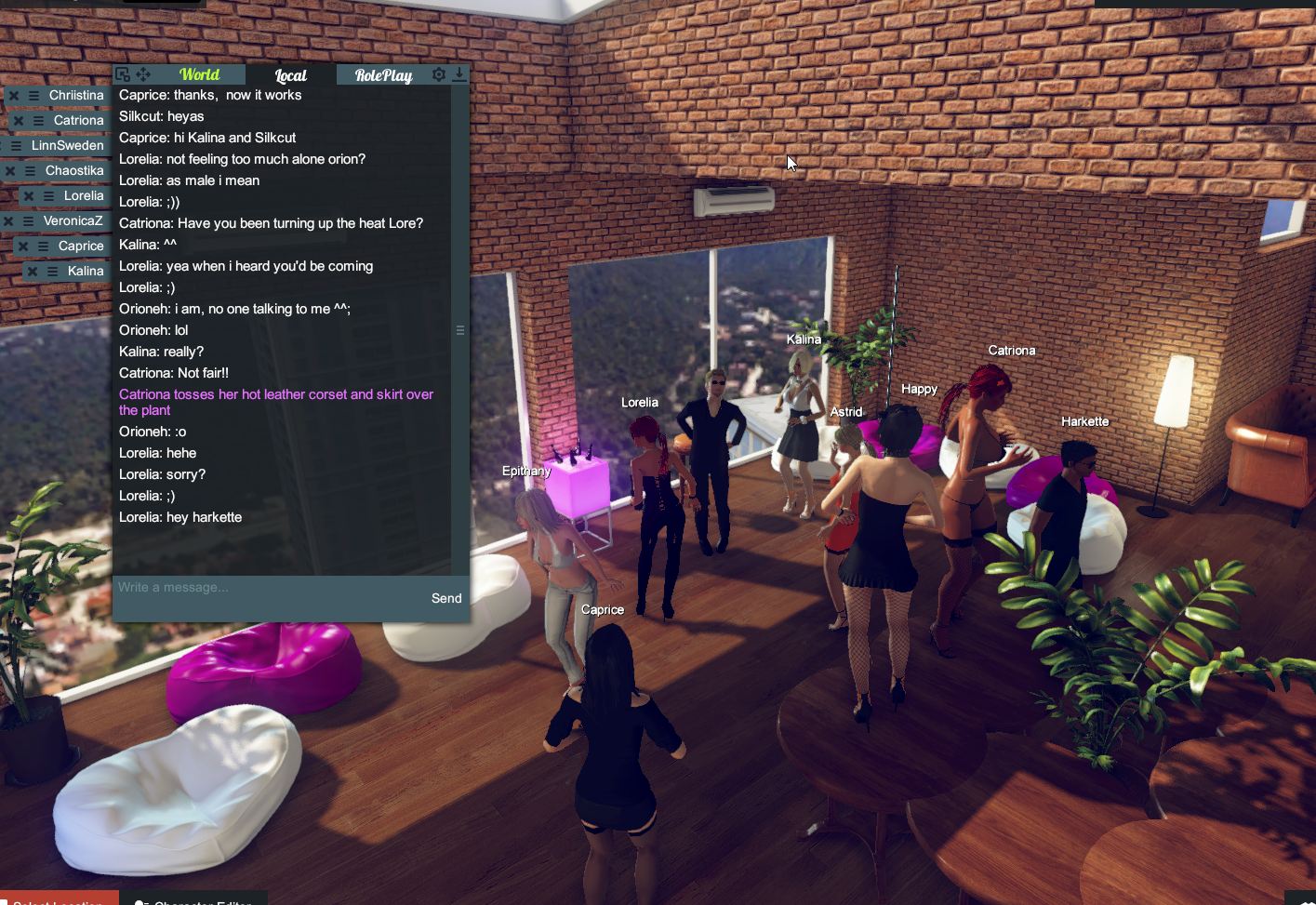This screenshot has width=1316, height=905.
Task: Click the download chat log icon
Action: point(459,73)
